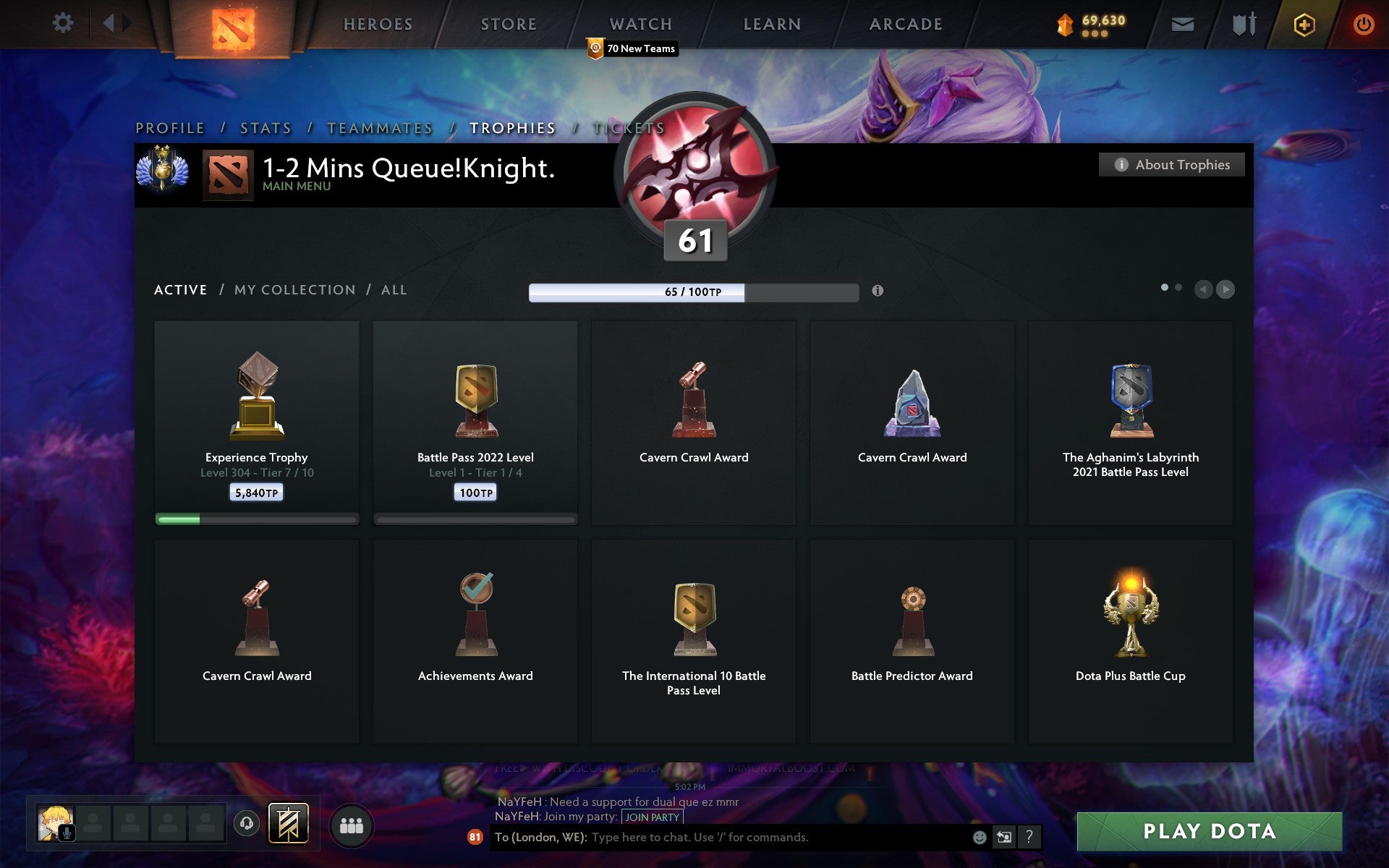This screenshot has height=868, width=1389.
Task: Click the trophy info circle beside progress bar
Action: 878,292
